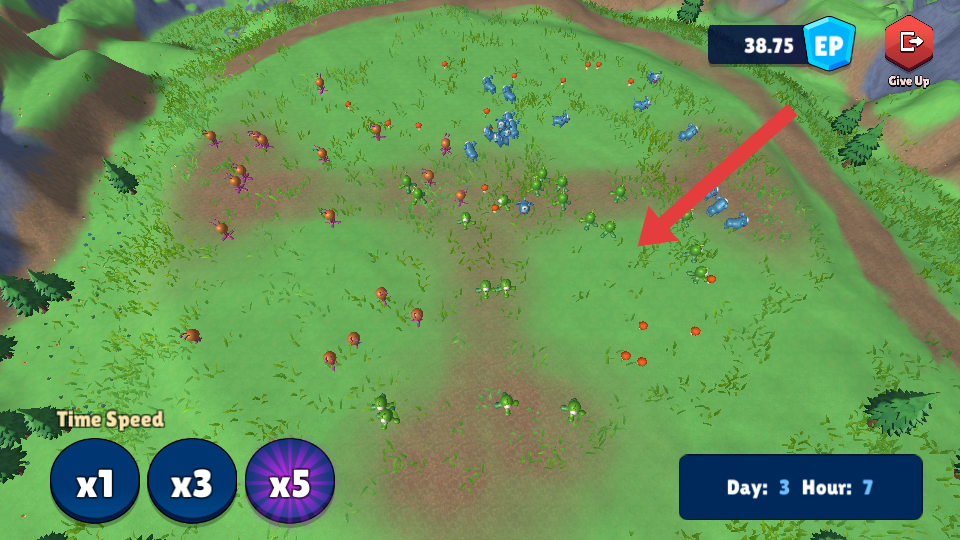Image resolution: width=960 pixels, height=540 pixels.
Task: Click the red Give Up button
Action: (x=909, y=44)
